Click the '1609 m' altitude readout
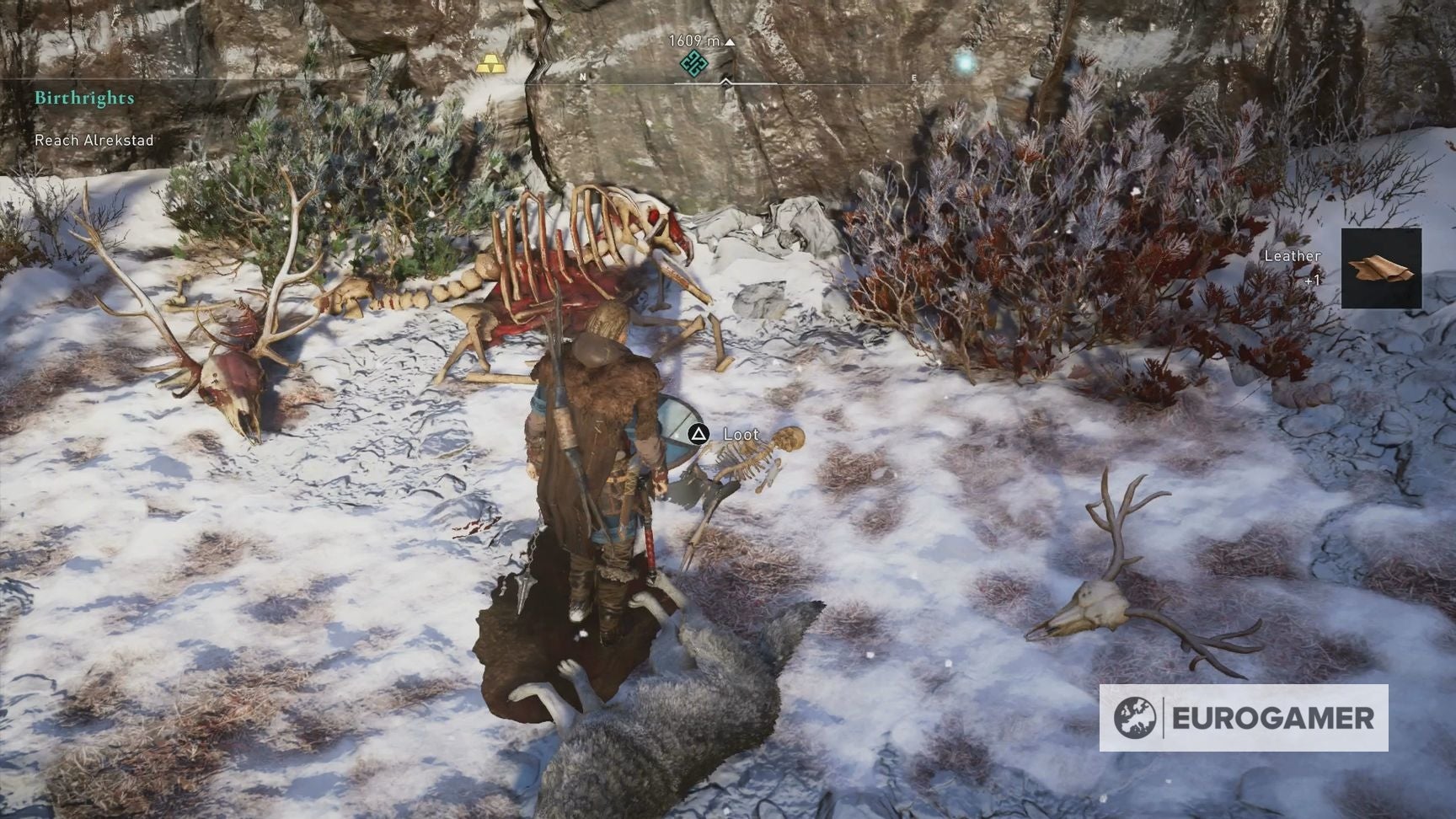The width and height of the screenshot is (1456, 819). point(695,39)
